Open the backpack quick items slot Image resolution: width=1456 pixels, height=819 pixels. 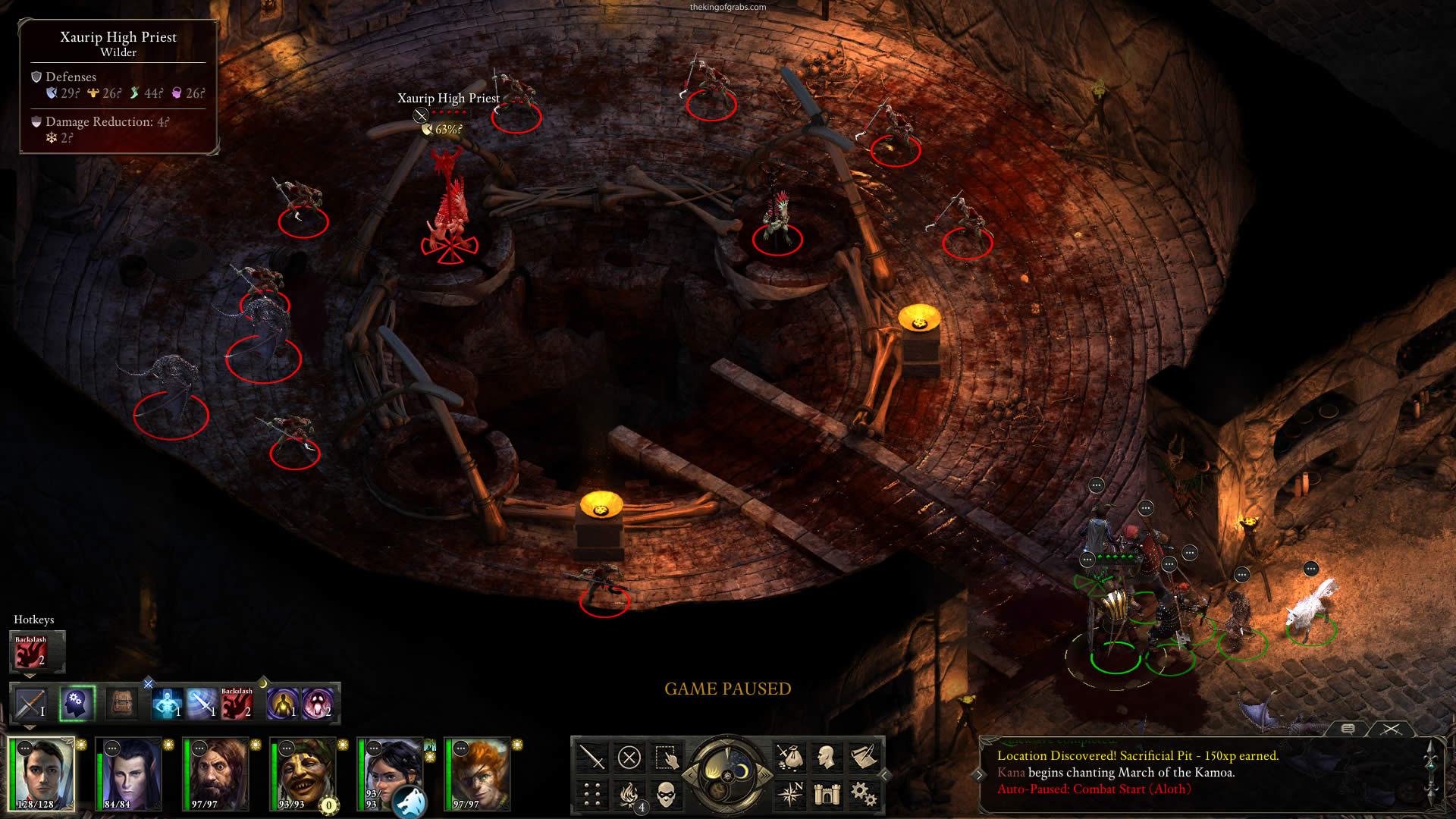[x=121, y=704]
